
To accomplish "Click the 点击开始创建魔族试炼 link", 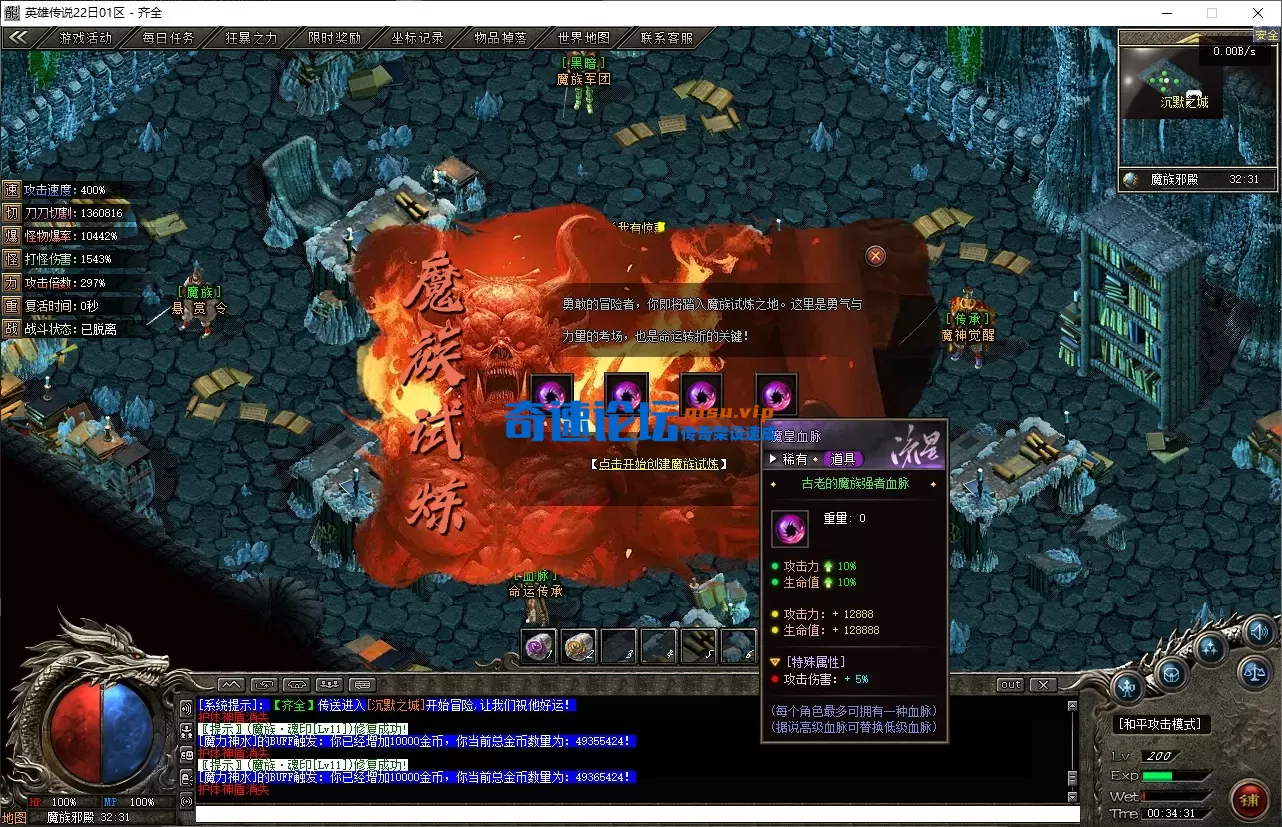I will [658, 464].
